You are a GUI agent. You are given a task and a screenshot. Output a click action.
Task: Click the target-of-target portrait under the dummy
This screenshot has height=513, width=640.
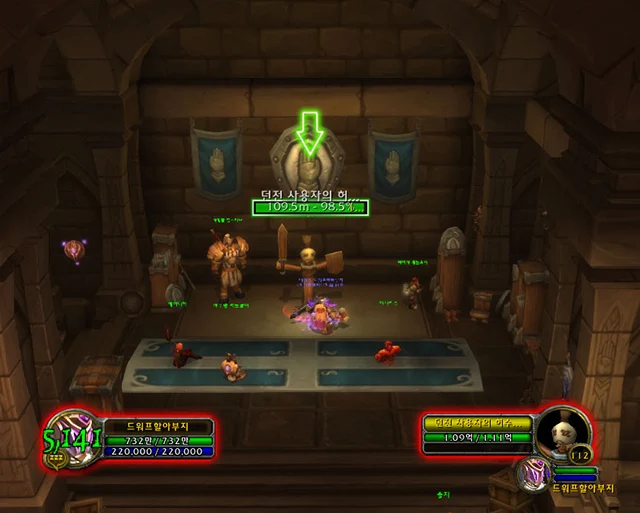[532, 471]
